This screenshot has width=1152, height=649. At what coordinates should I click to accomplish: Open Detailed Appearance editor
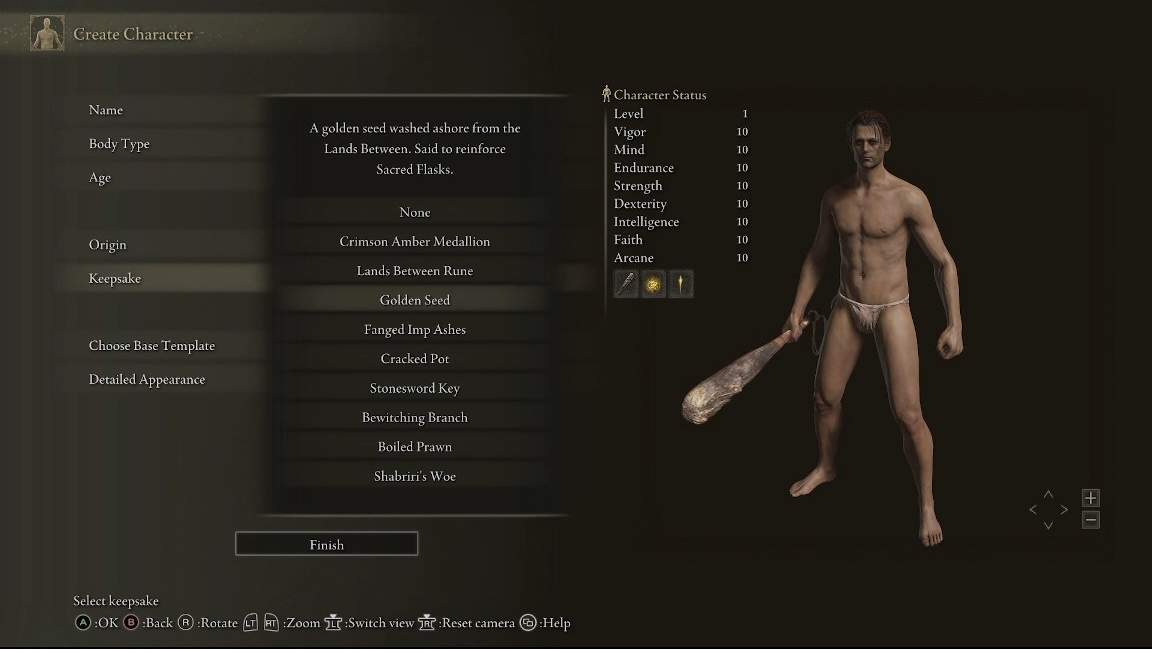(147, 380)
